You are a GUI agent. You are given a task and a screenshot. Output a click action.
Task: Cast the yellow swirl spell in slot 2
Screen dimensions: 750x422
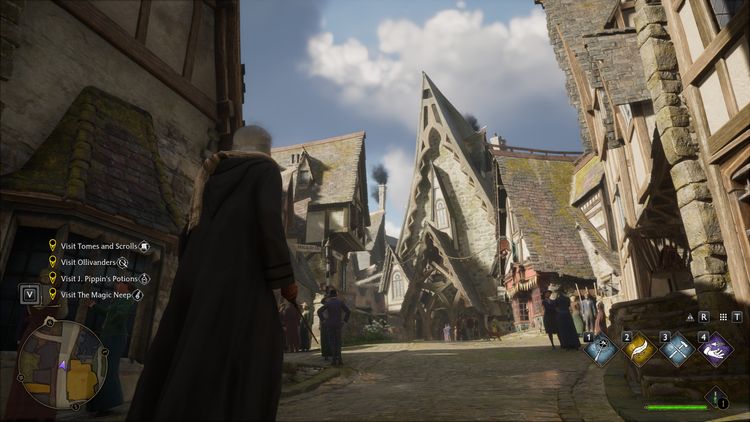pos(640,349)
